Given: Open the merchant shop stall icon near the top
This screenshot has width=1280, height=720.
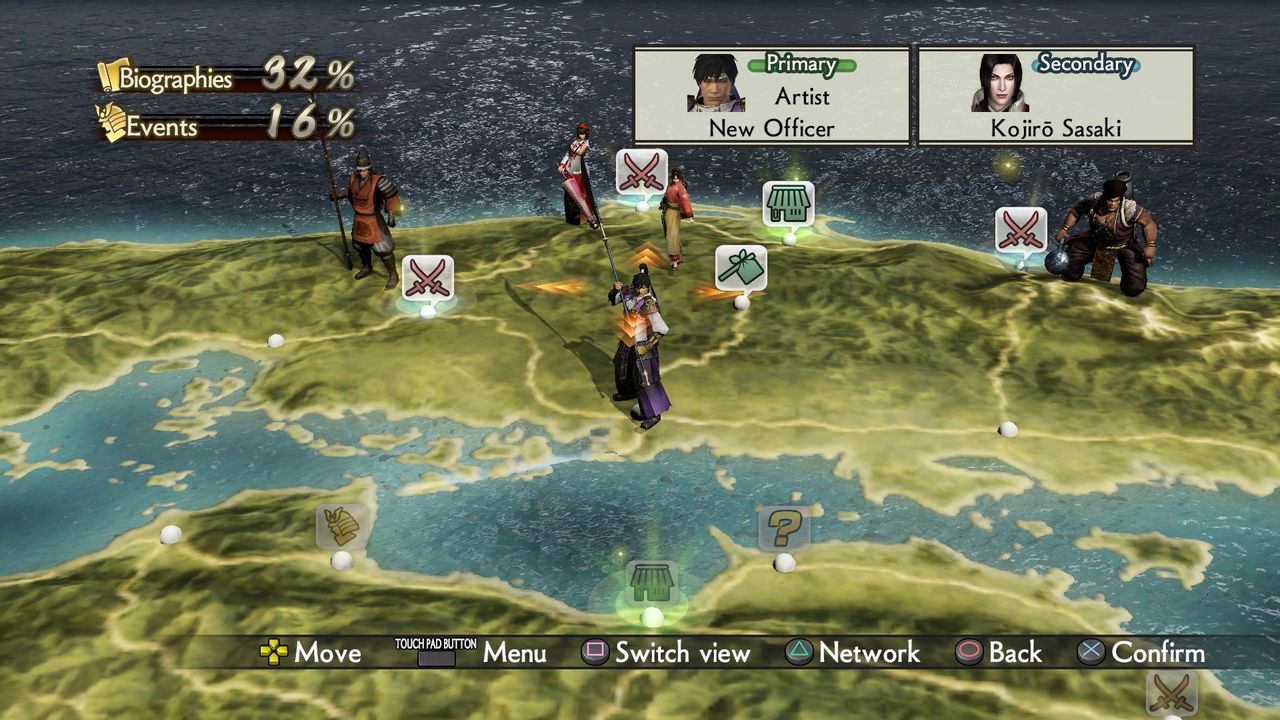Looking at the screenshot, I should tap(787, 201).
